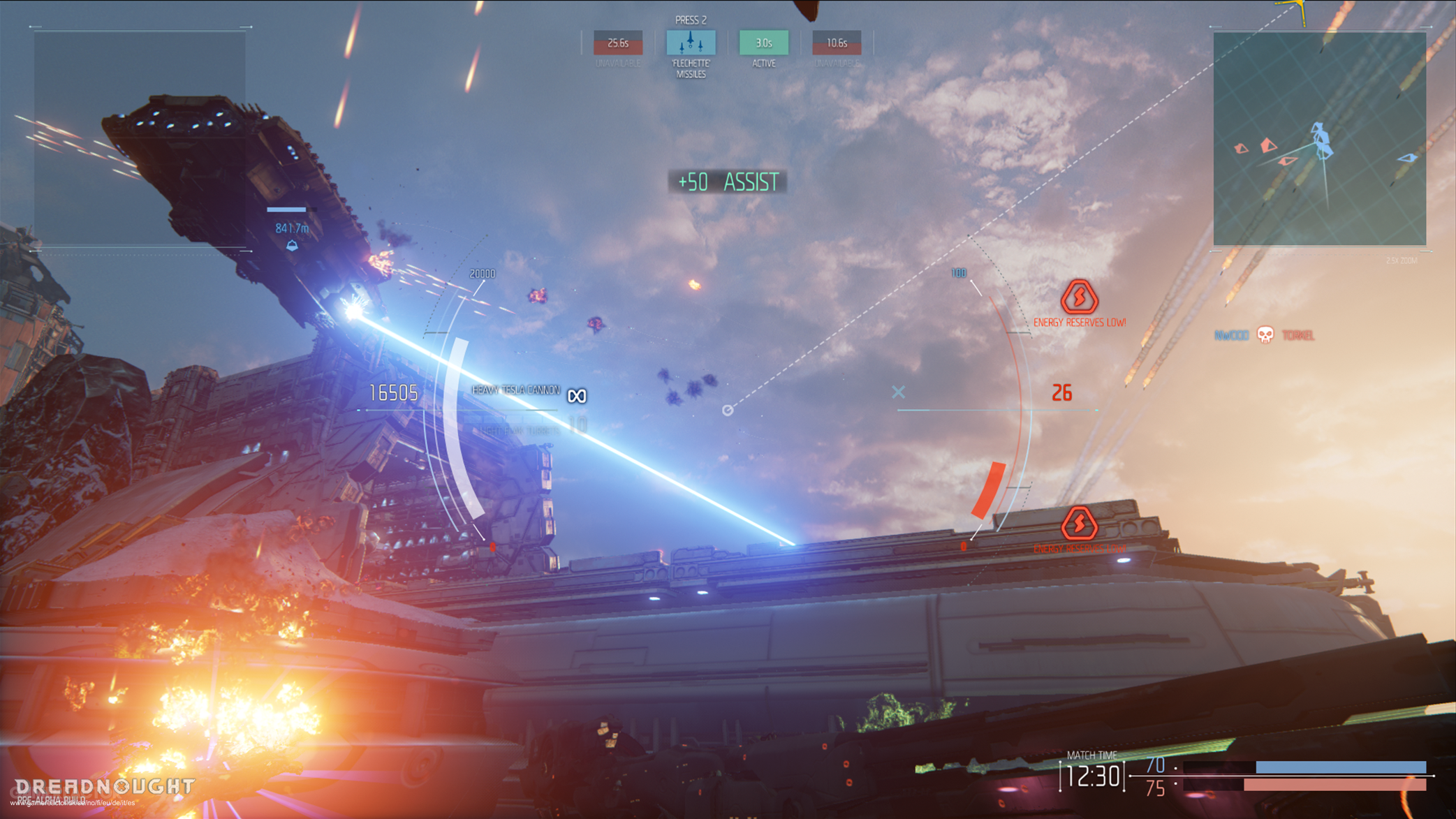Click the infinity ammo icon beside Heavy Tesla Cannon
This screenshot has width=1456, height=819.
577,395
